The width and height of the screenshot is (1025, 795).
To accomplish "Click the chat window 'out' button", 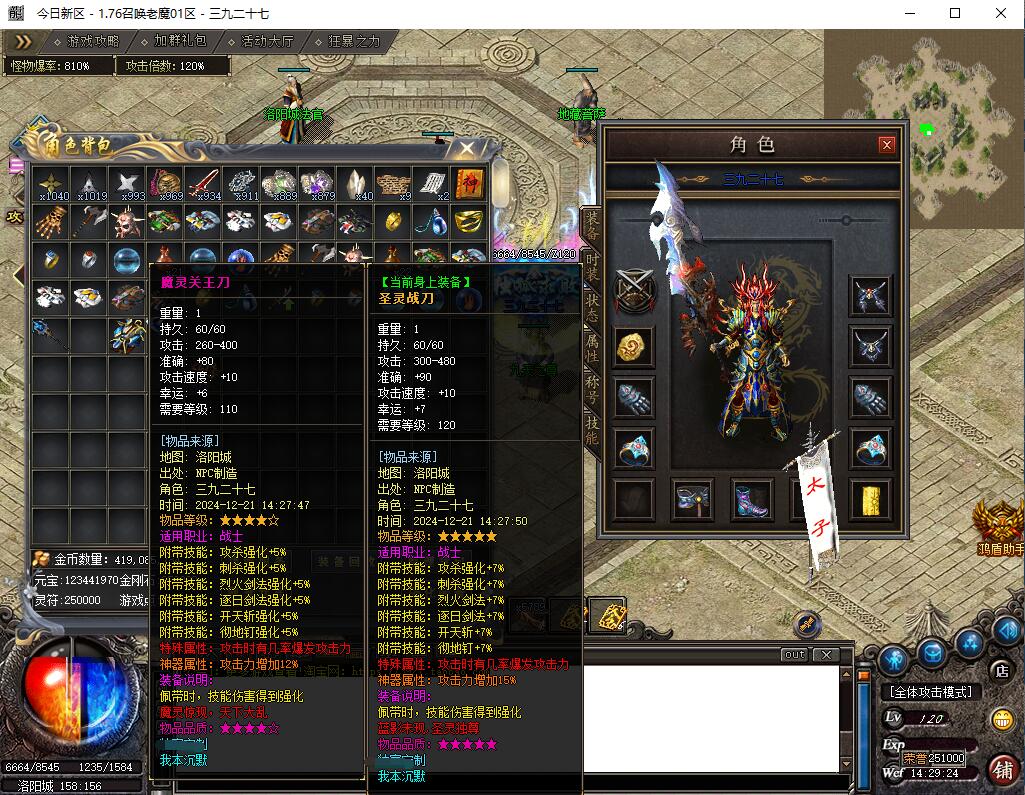I will tap(794, 654).
